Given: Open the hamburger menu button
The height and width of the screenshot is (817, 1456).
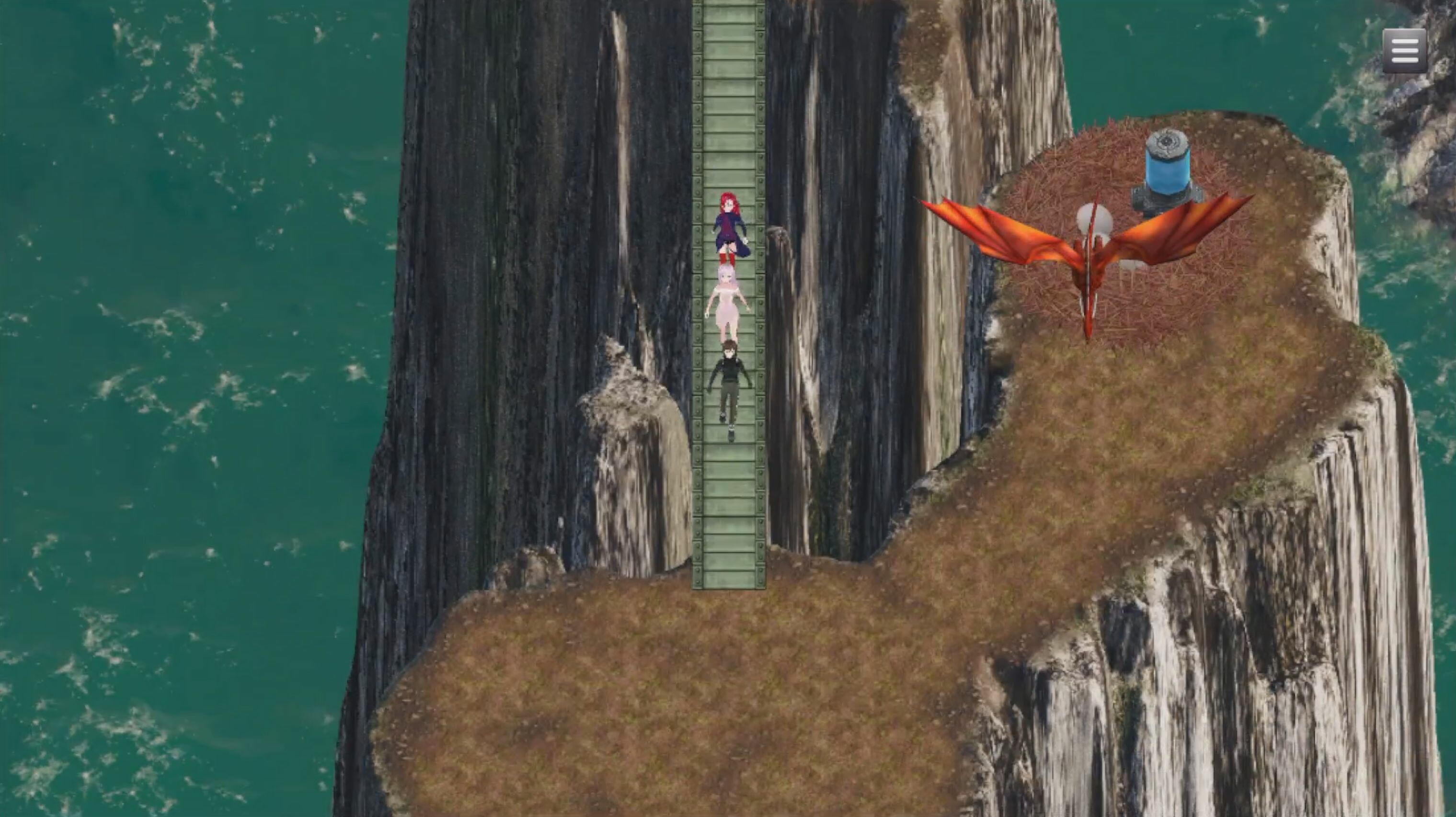Looking at the screenshot, I should pyautogui.click(x=1406, y=50).
